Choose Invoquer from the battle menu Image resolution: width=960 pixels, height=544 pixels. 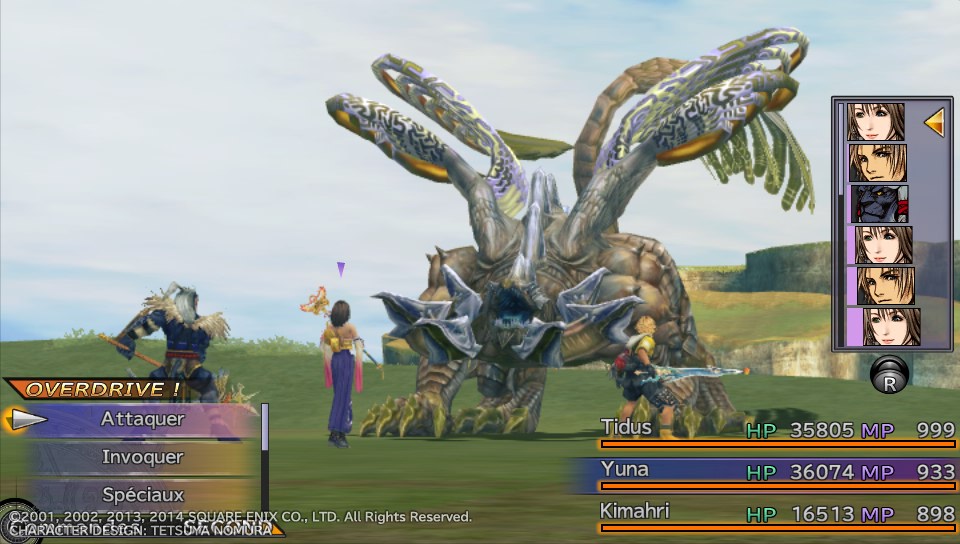click(x=142, y=457)
